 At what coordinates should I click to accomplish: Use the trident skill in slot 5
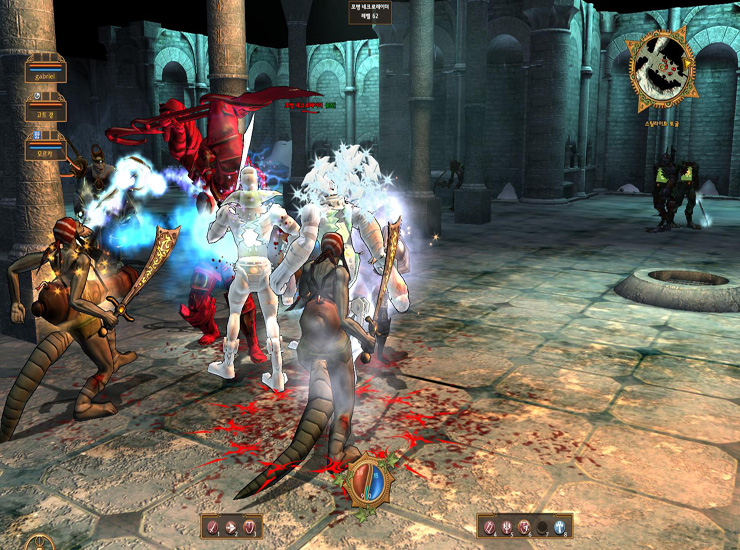point(508,526)
